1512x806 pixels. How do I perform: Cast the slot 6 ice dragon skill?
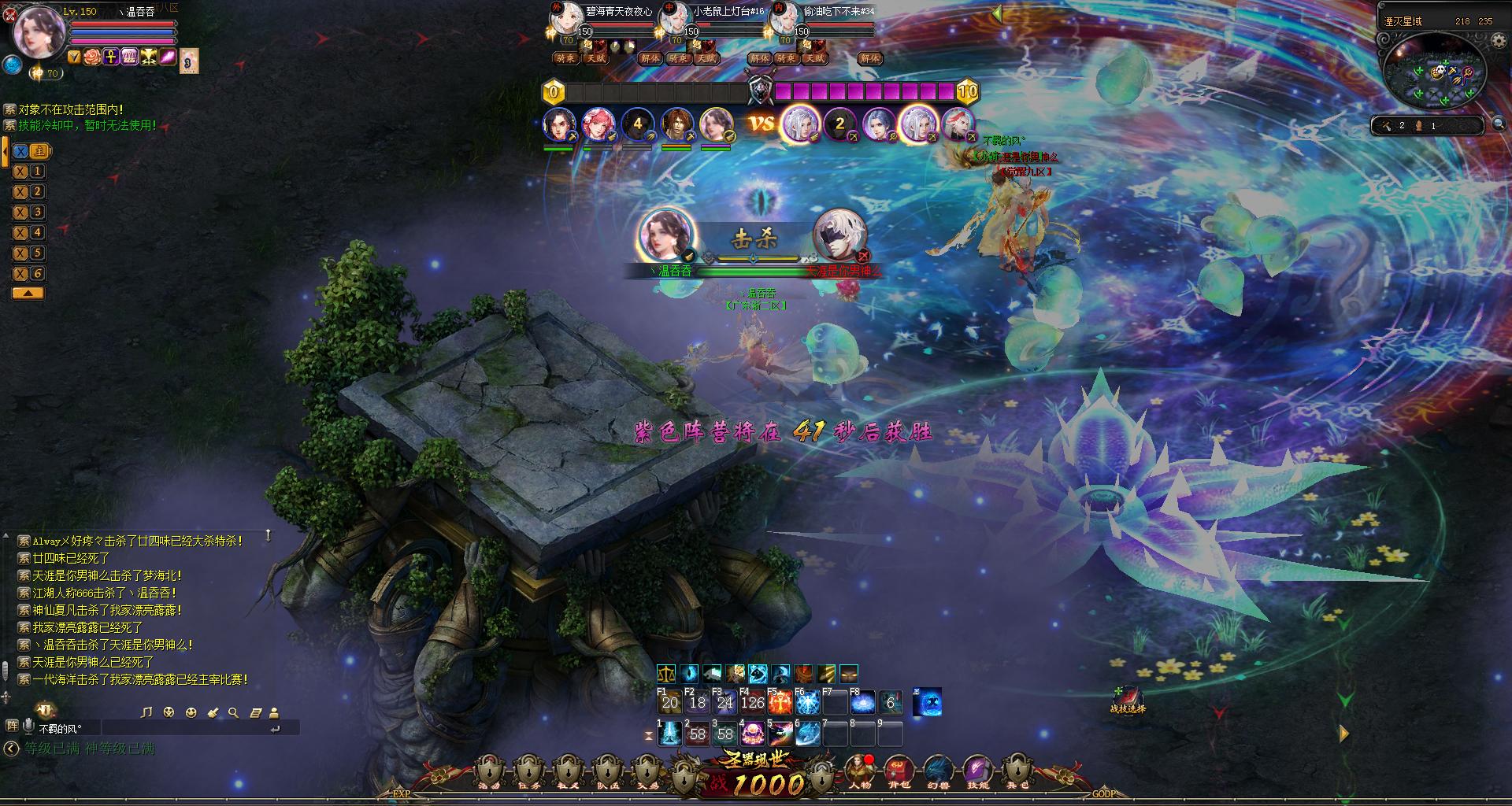[808, 734]
